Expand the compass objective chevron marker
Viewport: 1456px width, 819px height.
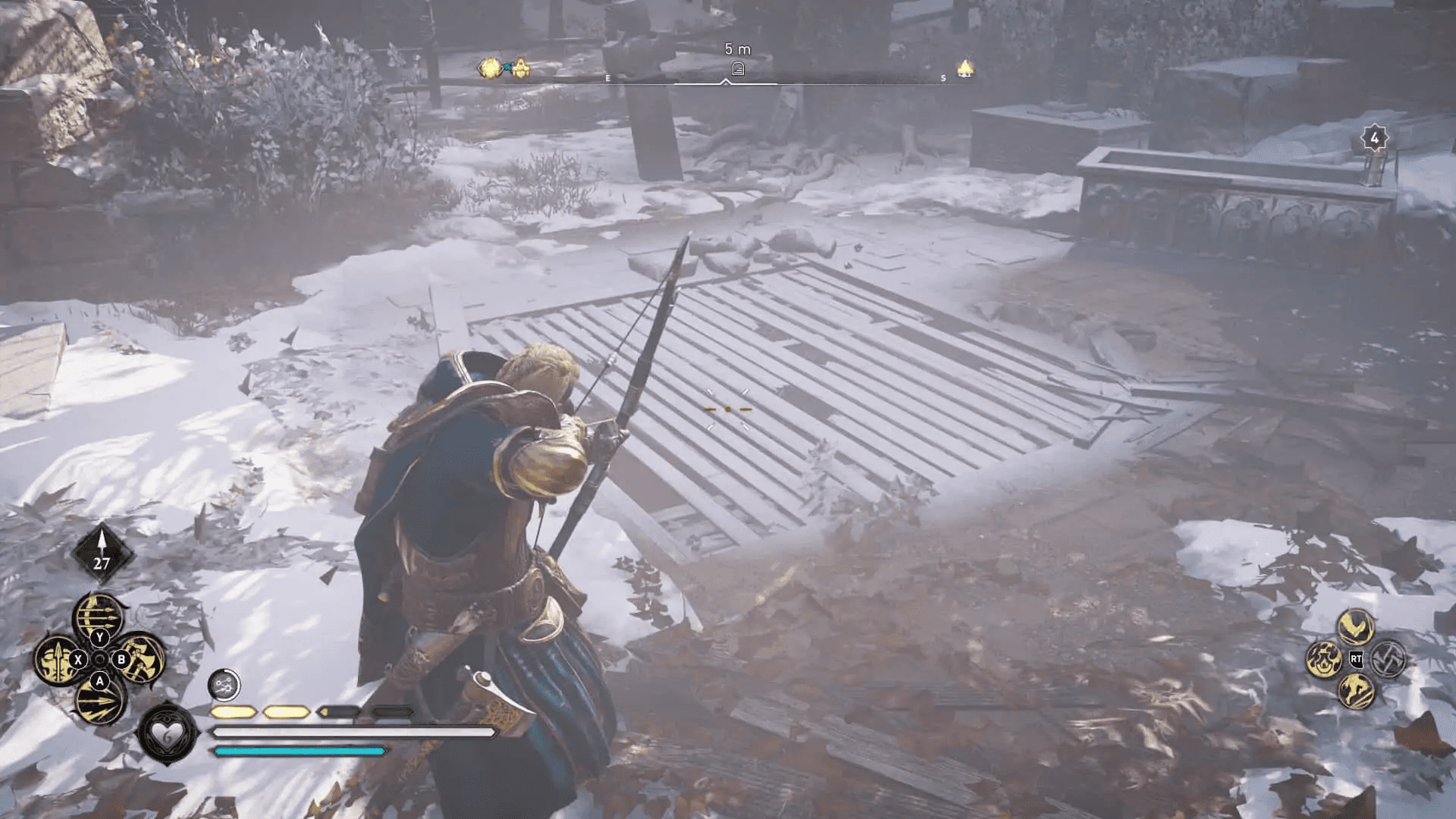click(726, 81)
